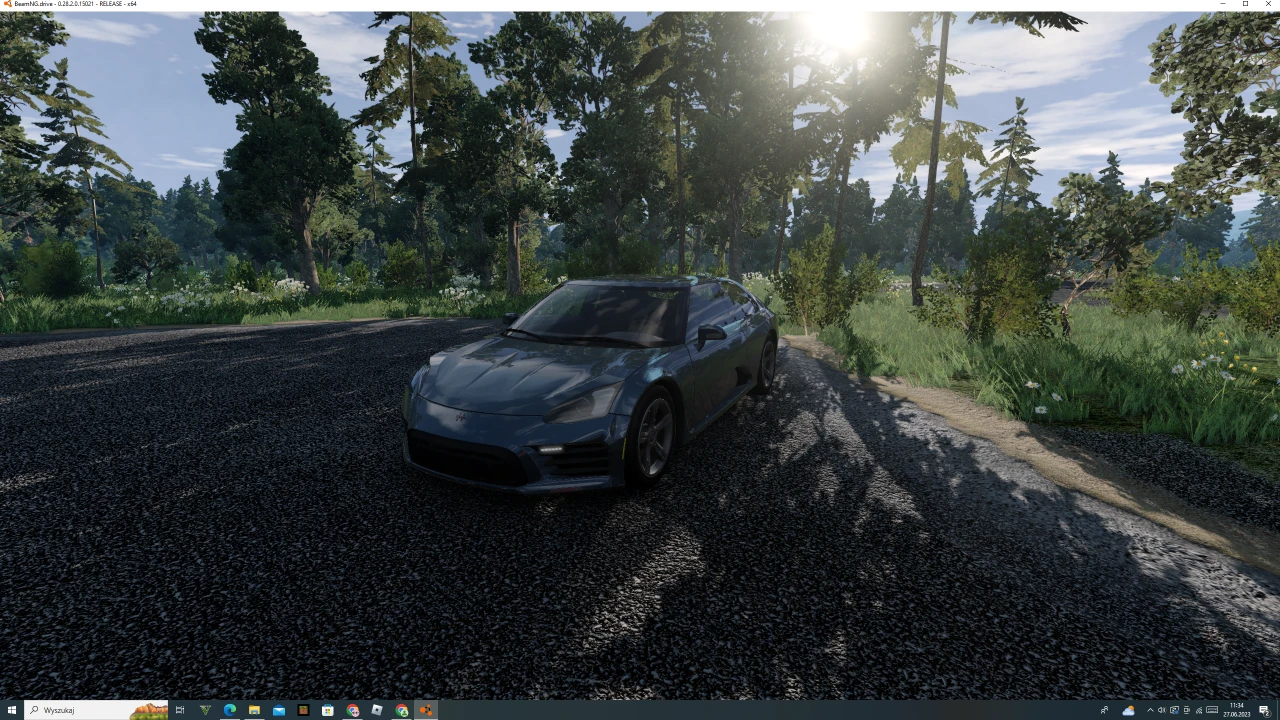Expand the hidden icons in the system tray
This screenshot has height=720, width=1280.
1150,710
